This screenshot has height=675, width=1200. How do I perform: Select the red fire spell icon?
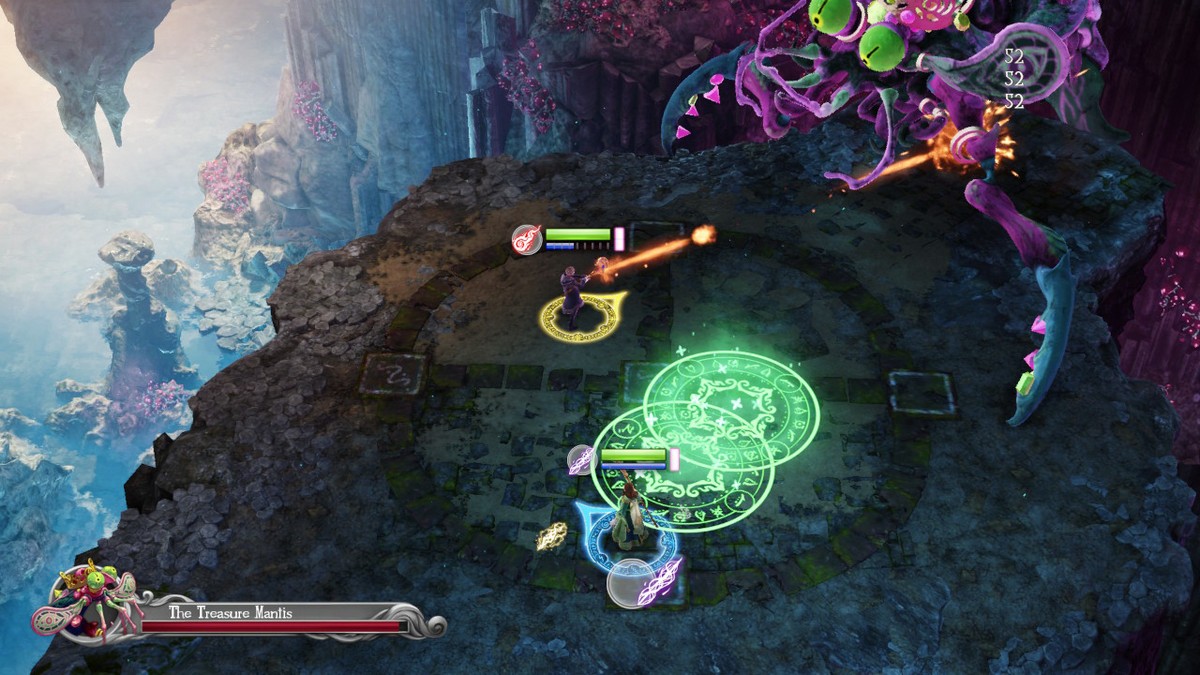pyautogui.click(x=527, y=240)
